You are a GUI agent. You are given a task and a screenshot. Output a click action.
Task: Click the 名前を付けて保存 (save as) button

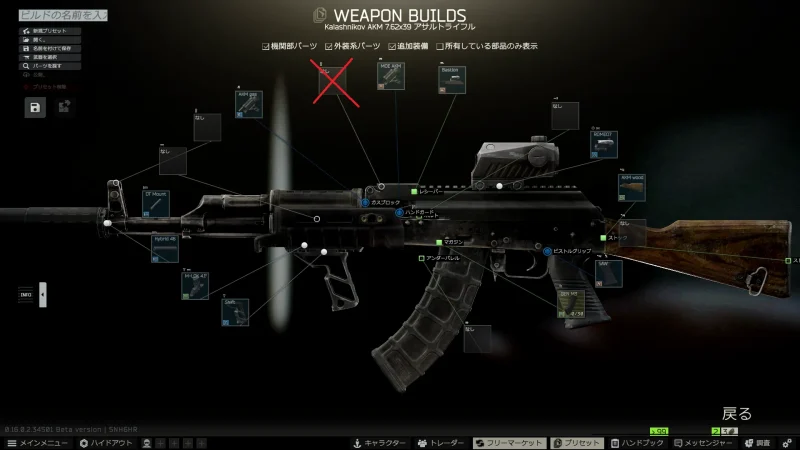[x=50, y=48]
